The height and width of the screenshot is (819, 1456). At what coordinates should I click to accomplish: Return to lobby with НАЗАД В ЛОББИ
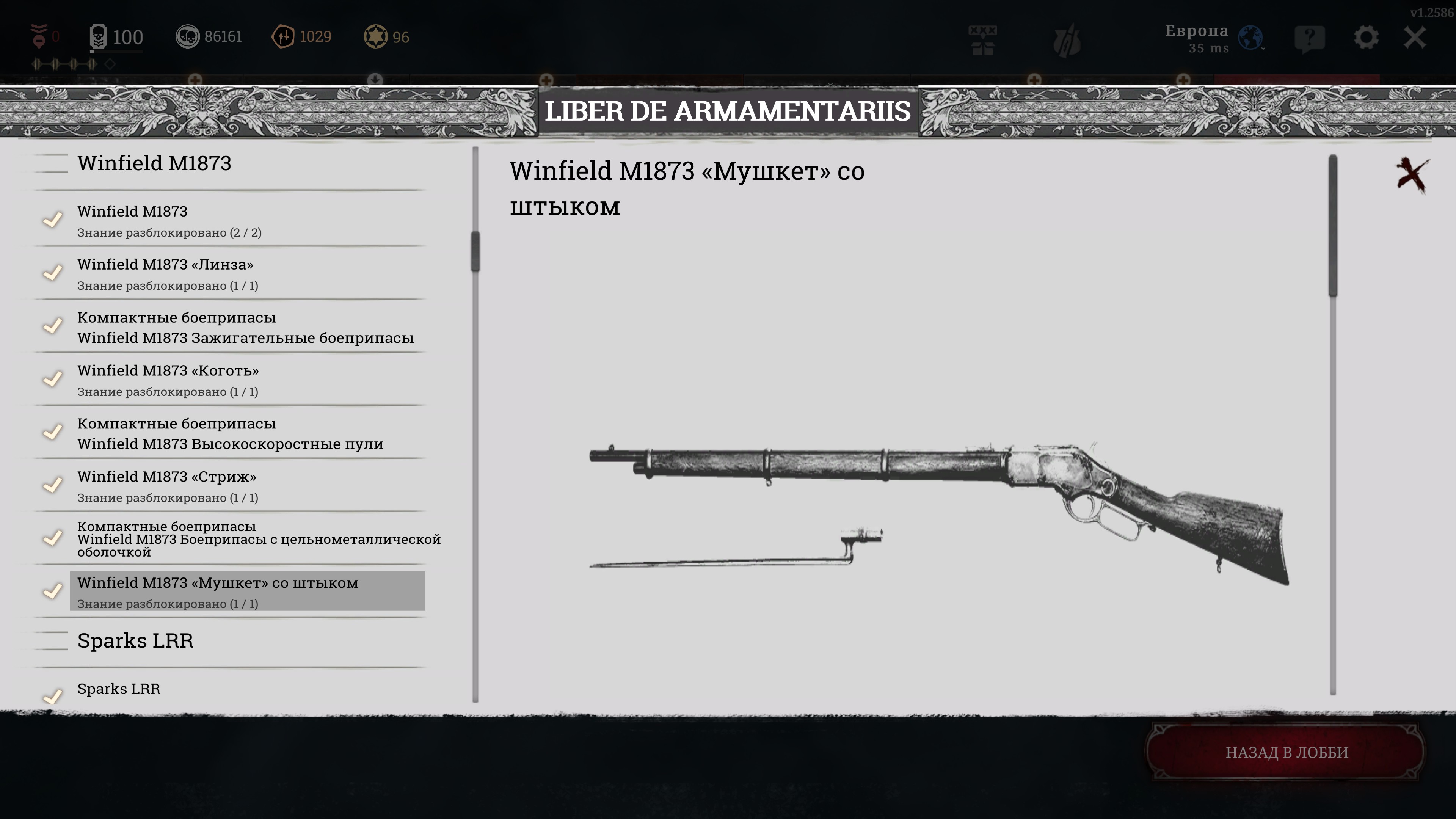(1287, 752)
